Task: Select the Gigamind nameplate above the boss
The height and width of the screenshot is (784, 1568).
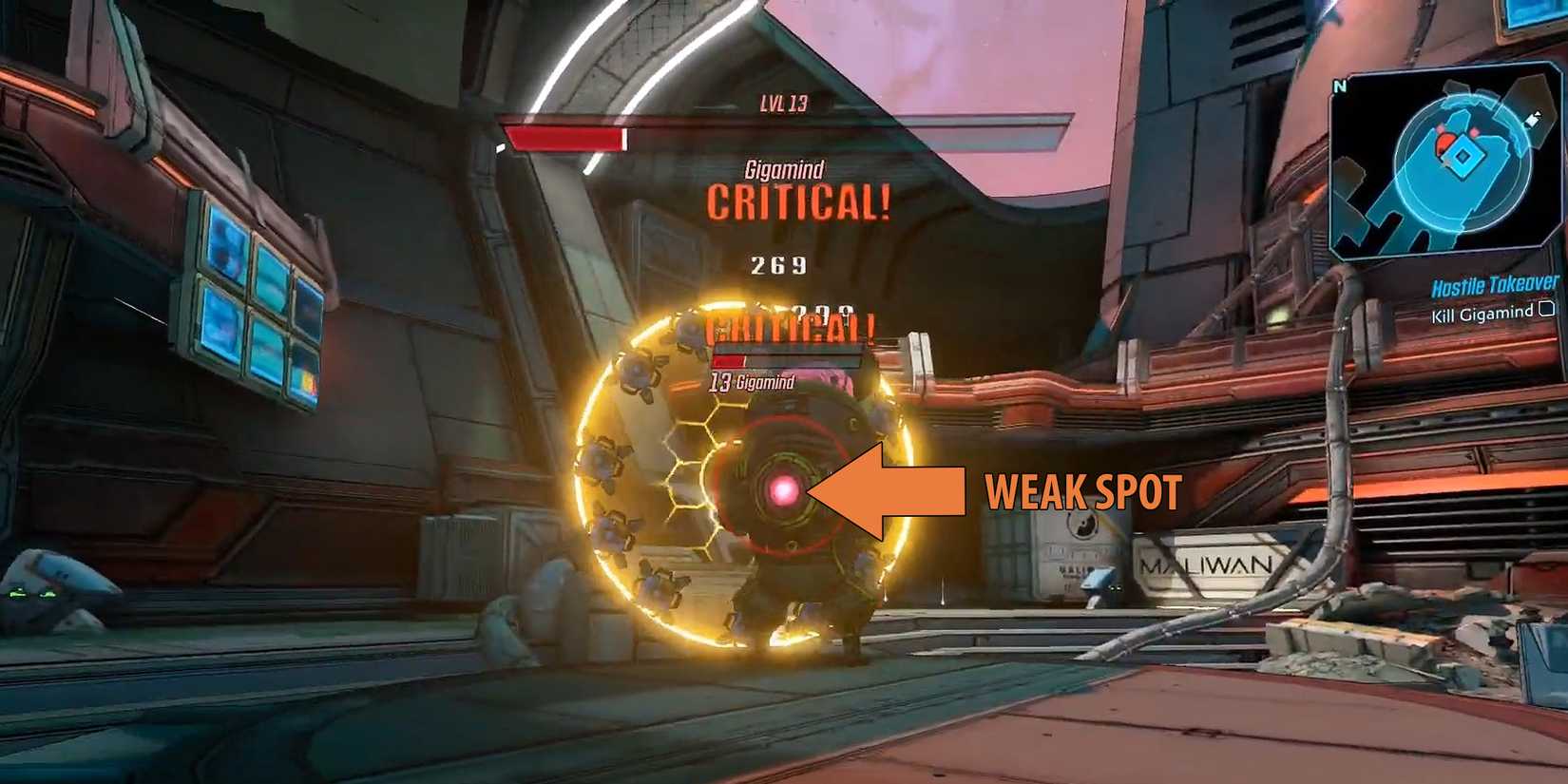Action: tap(783, 169)
